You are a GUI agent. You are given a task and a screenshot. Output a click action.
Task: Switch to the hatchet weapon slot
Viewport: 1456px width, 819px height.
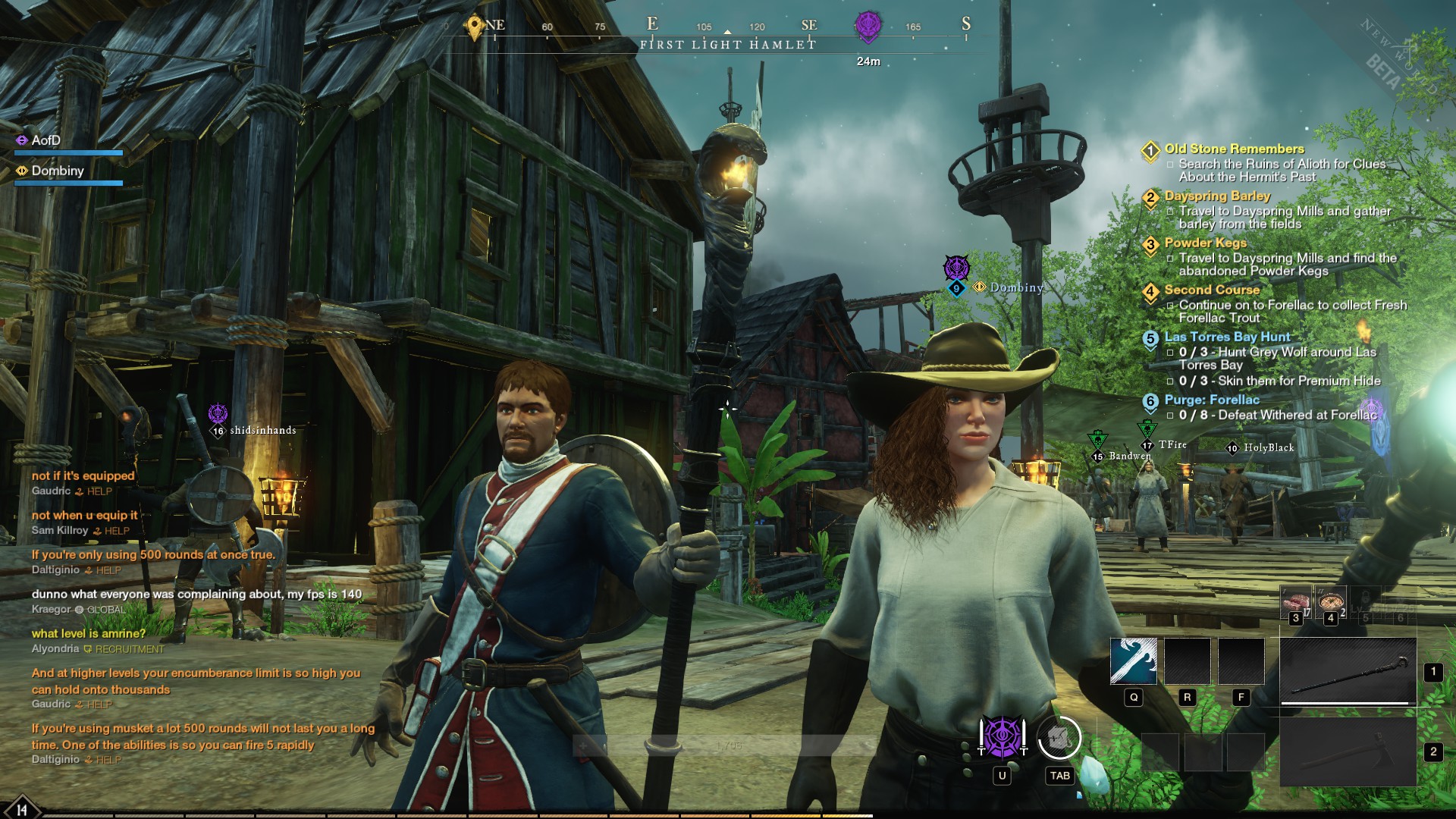coord(1348,752)
